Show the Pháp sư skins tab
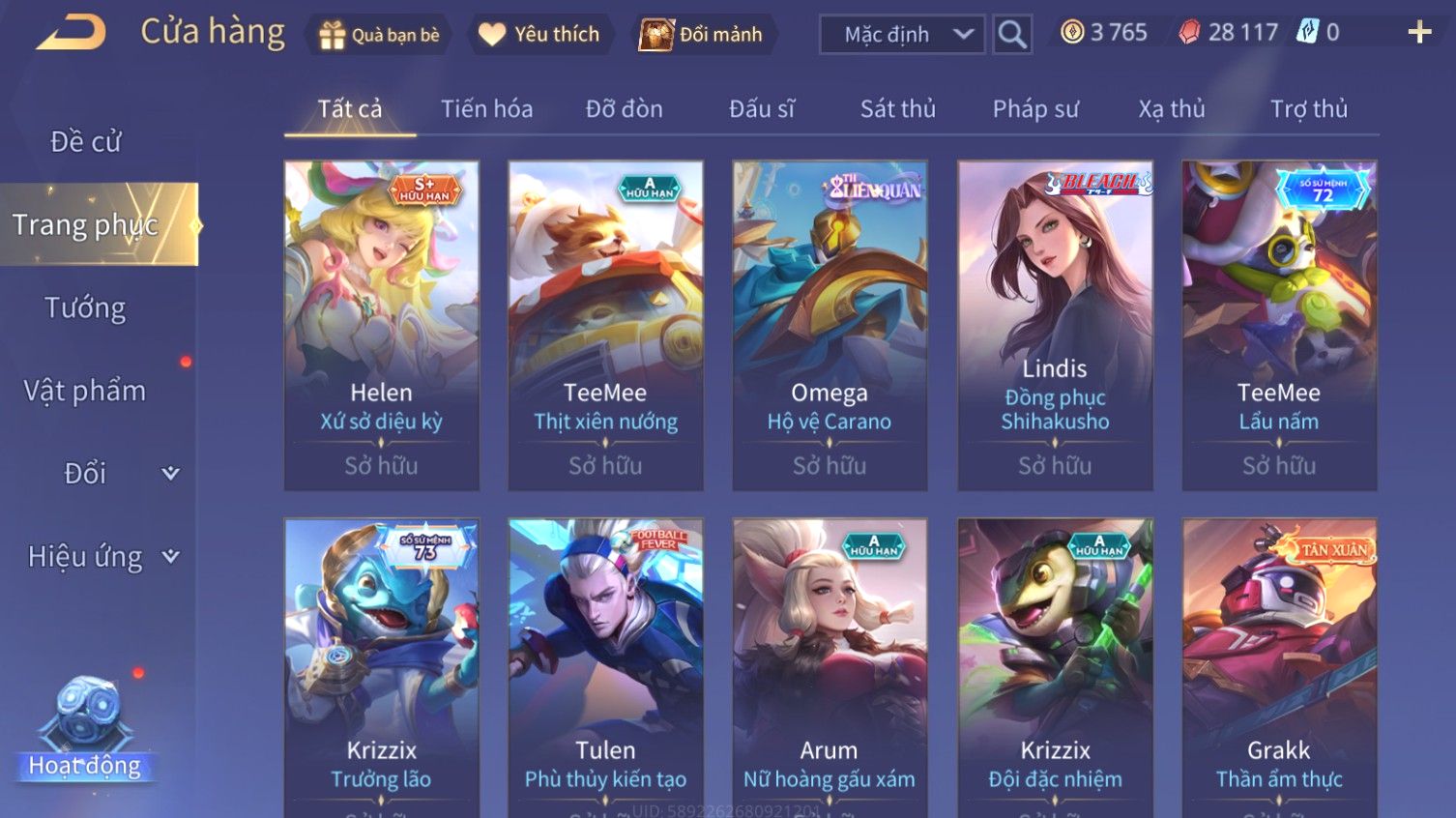This screenshot has width=1456, height=818. coord(1034,109)
